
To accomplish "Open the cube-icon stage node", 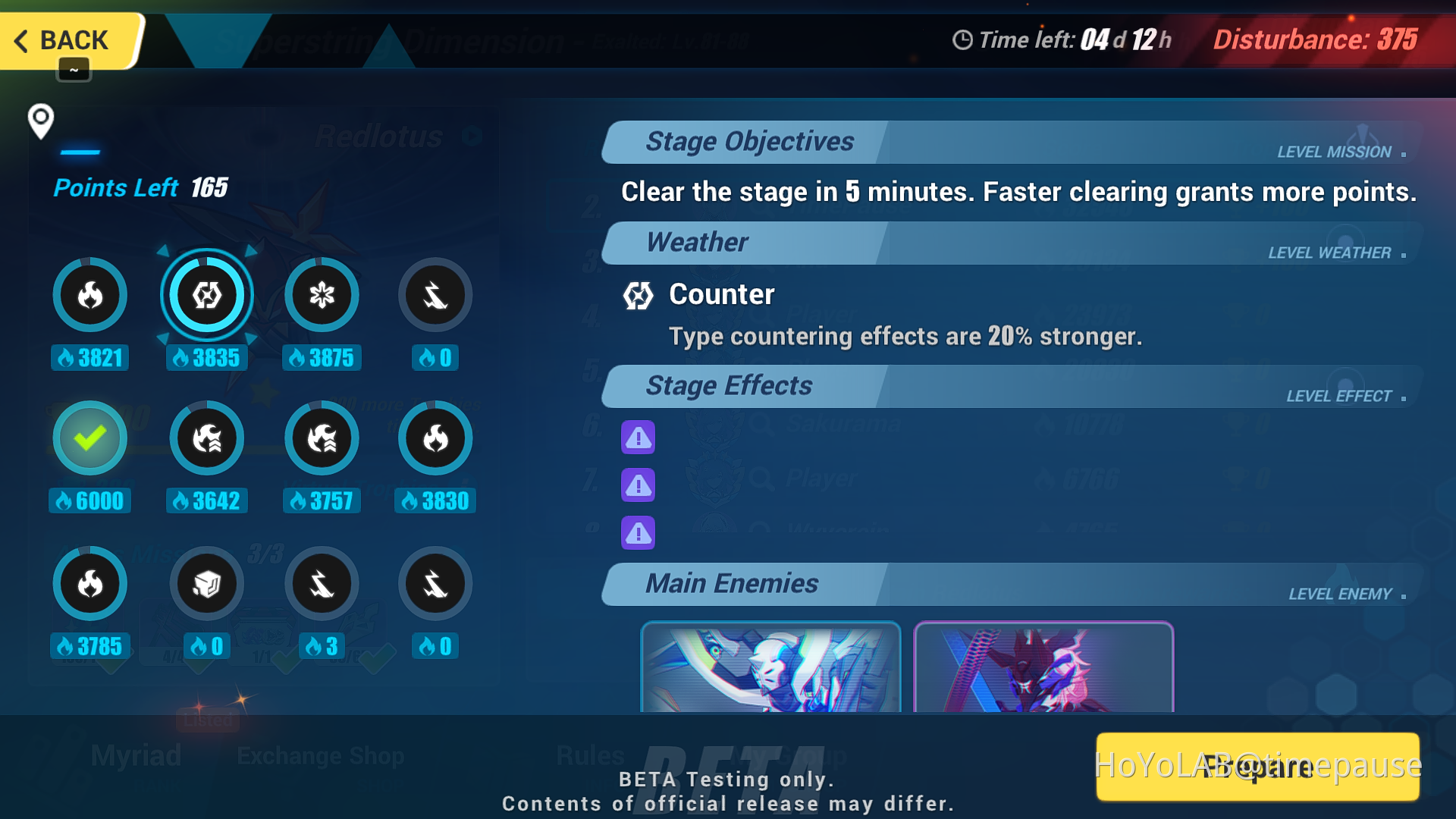I will 206,583.
